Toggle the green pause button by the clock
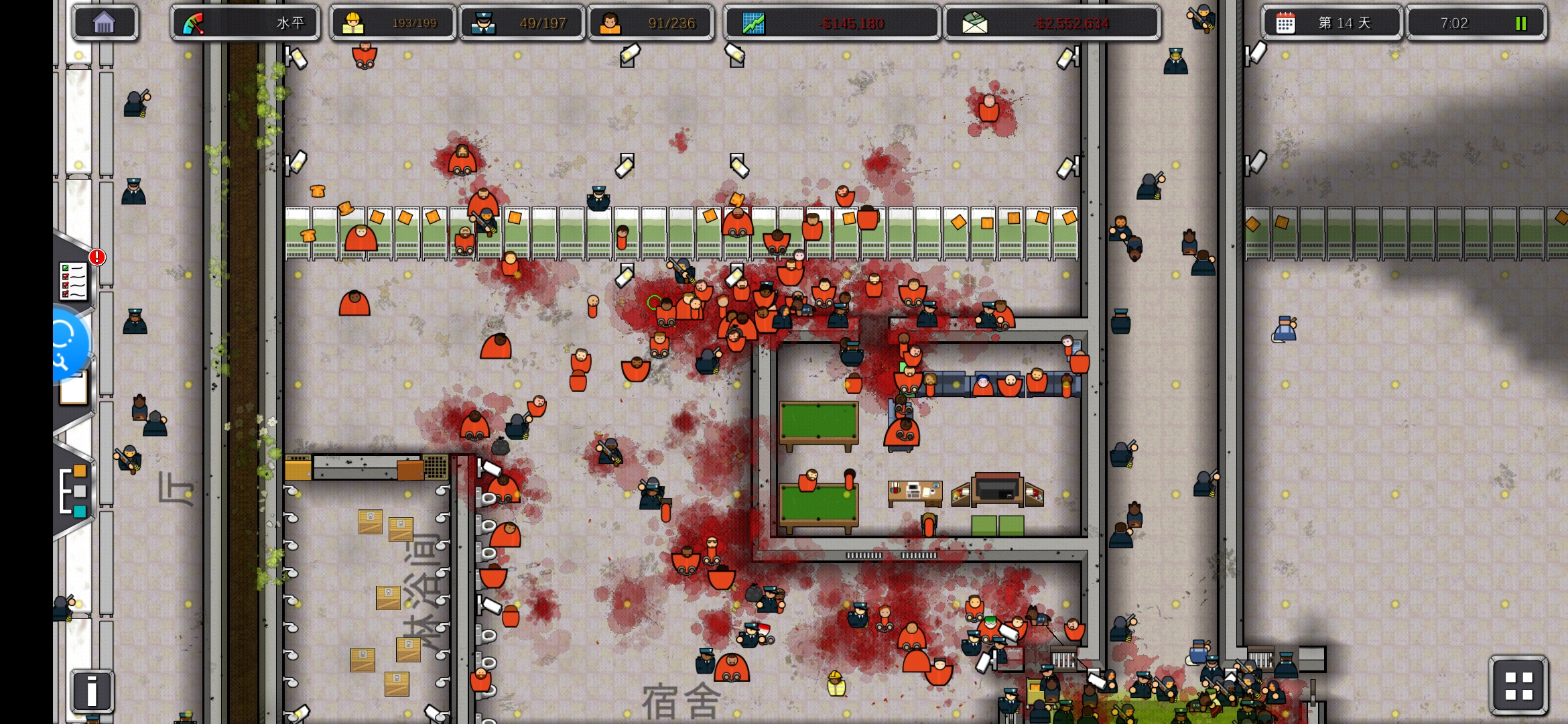 tap(1520, 23)
